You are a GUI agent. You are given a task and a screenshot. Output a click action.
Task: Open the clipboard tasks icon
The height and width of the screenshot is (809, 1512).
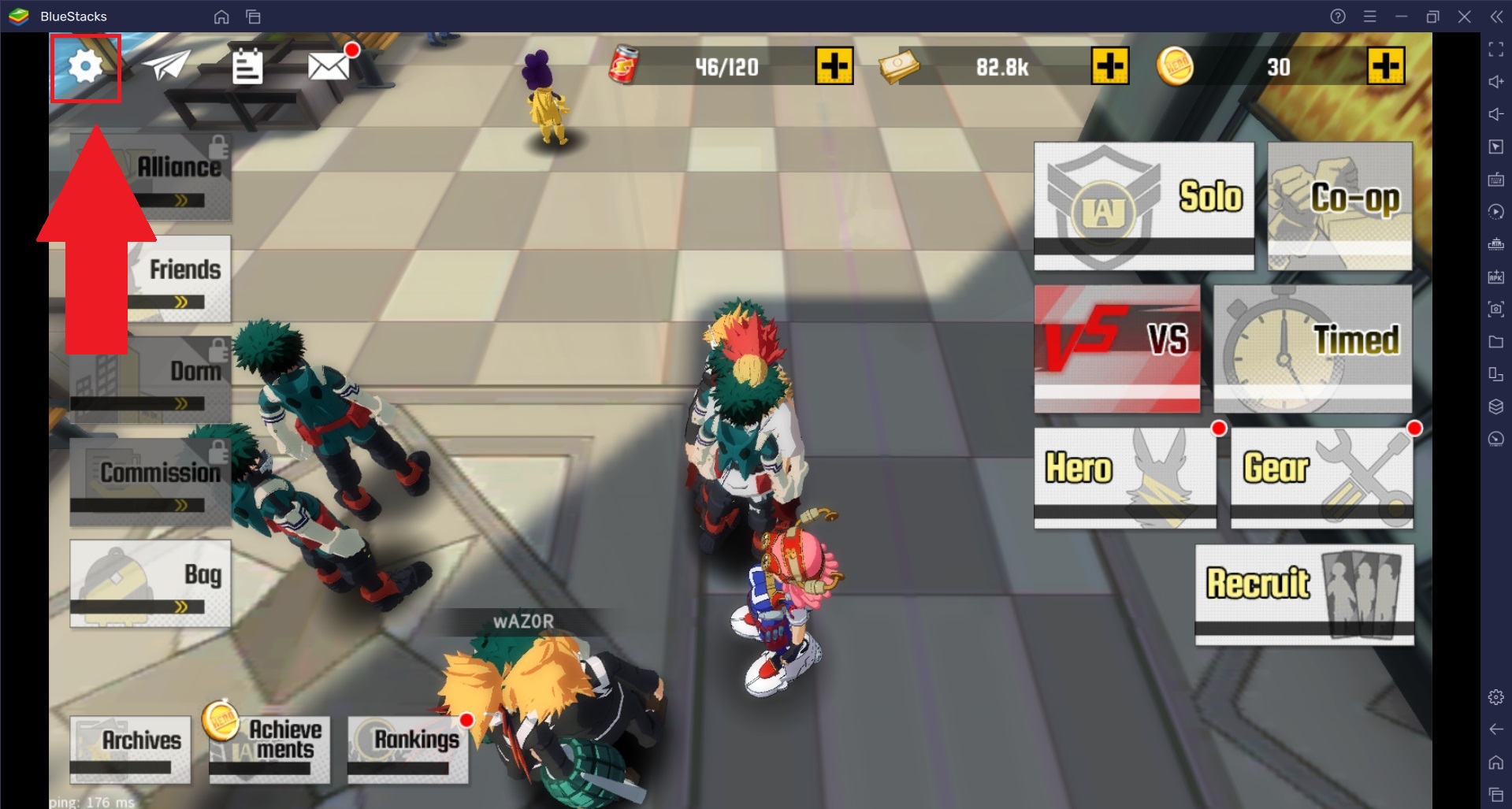coord(249,67)
